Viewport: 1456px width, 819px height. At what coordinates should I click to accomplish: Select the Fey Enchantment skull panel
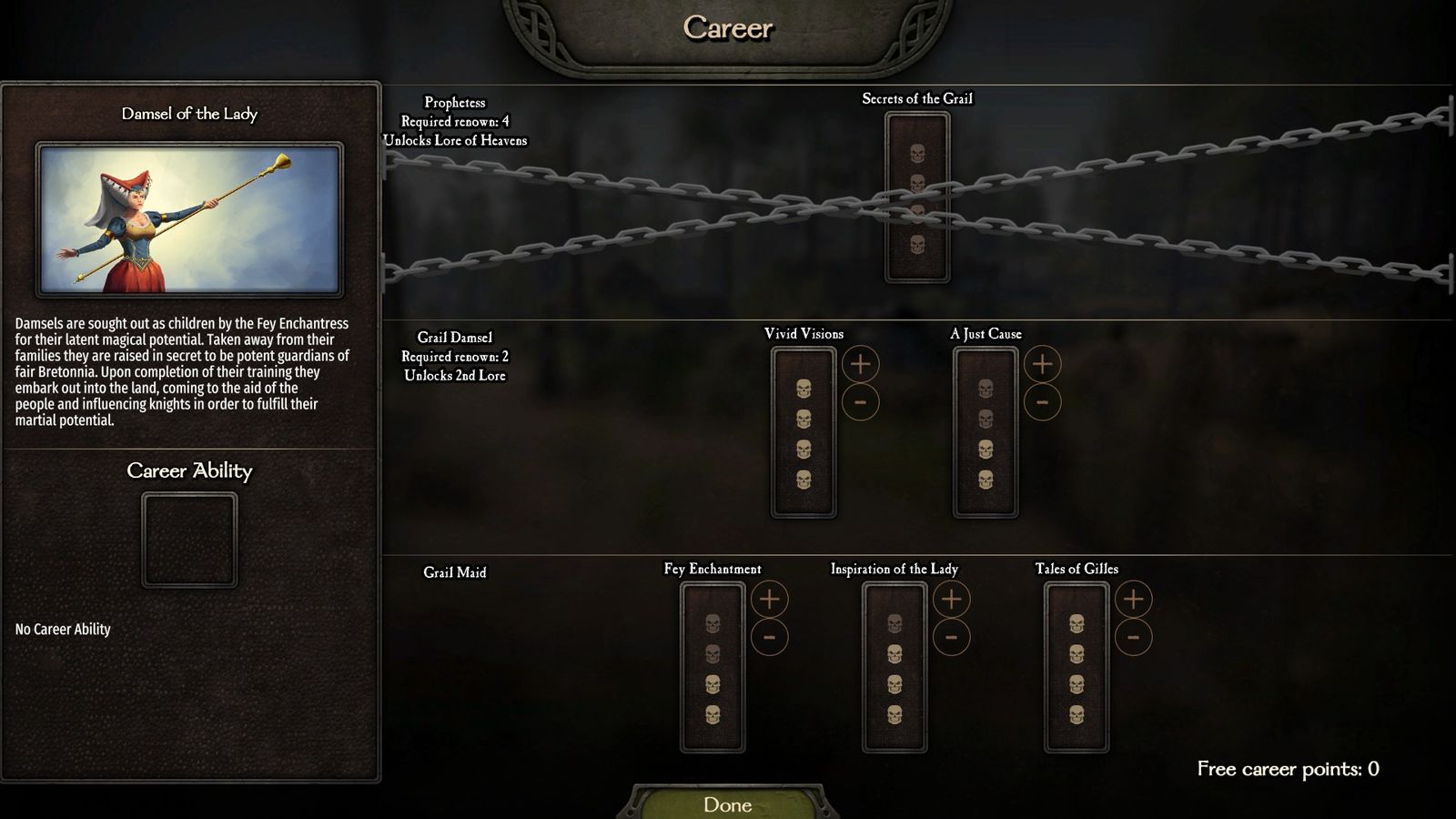[x=713, y=668]
